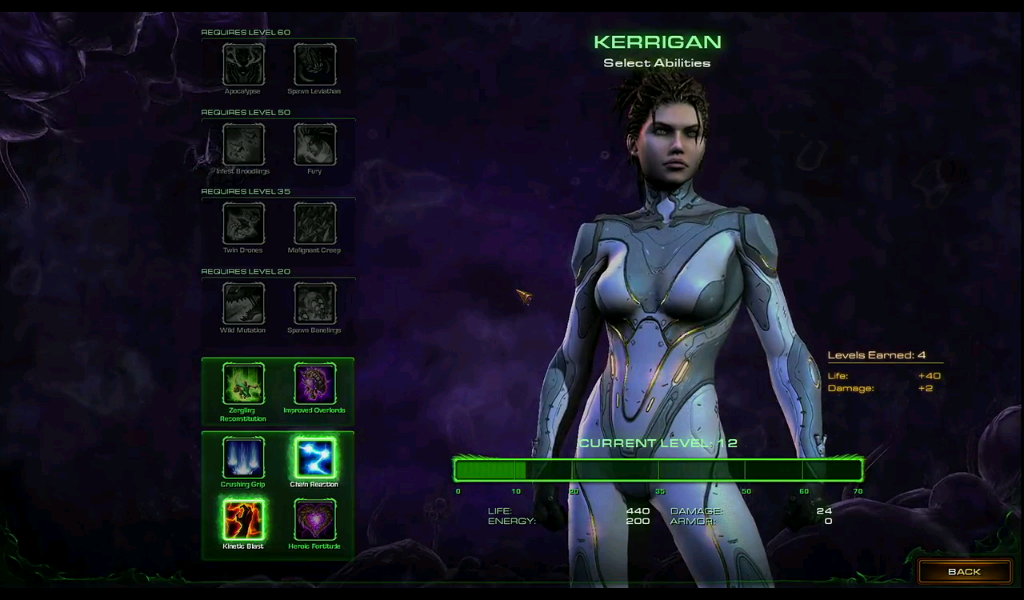Activate the Heroic Fortitude ability
Screen dimensions: 1024x600
click(x=314, y=520)
